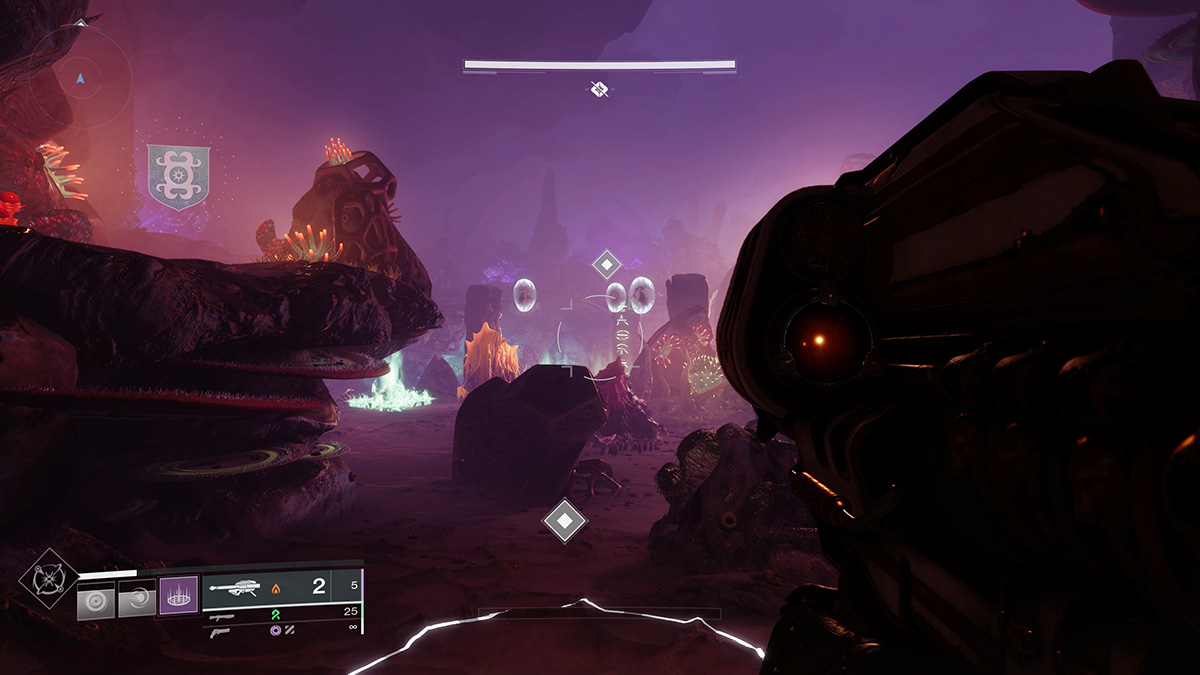Screen dimensions: 1200x675
Task: Activate the diamond Super ability icon
Action: pyautogui.click(x=48, y=578)
